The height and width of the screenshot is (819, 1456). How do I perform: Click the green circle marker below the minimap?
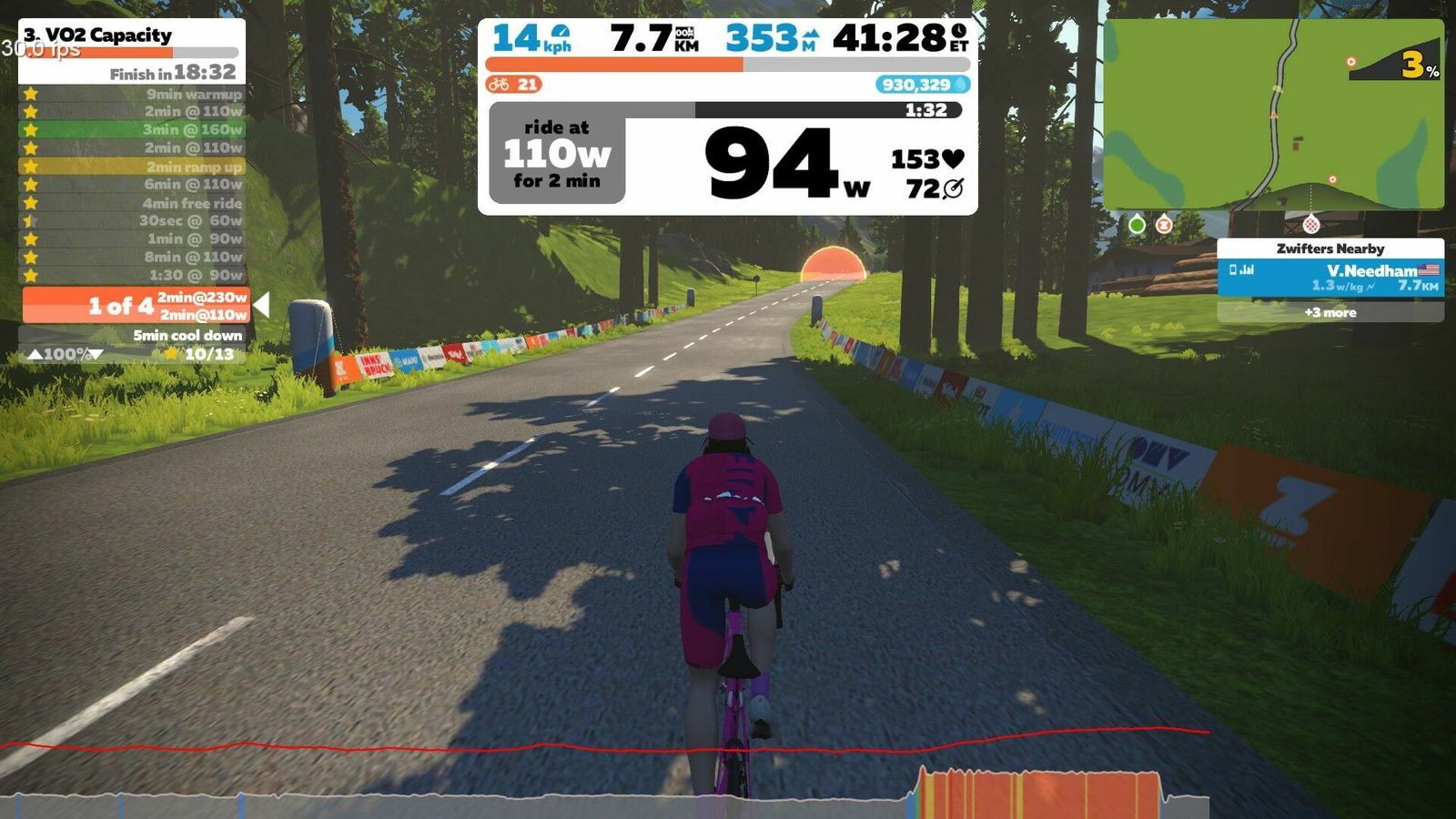pyautogui.click(x=1137, y=224)
